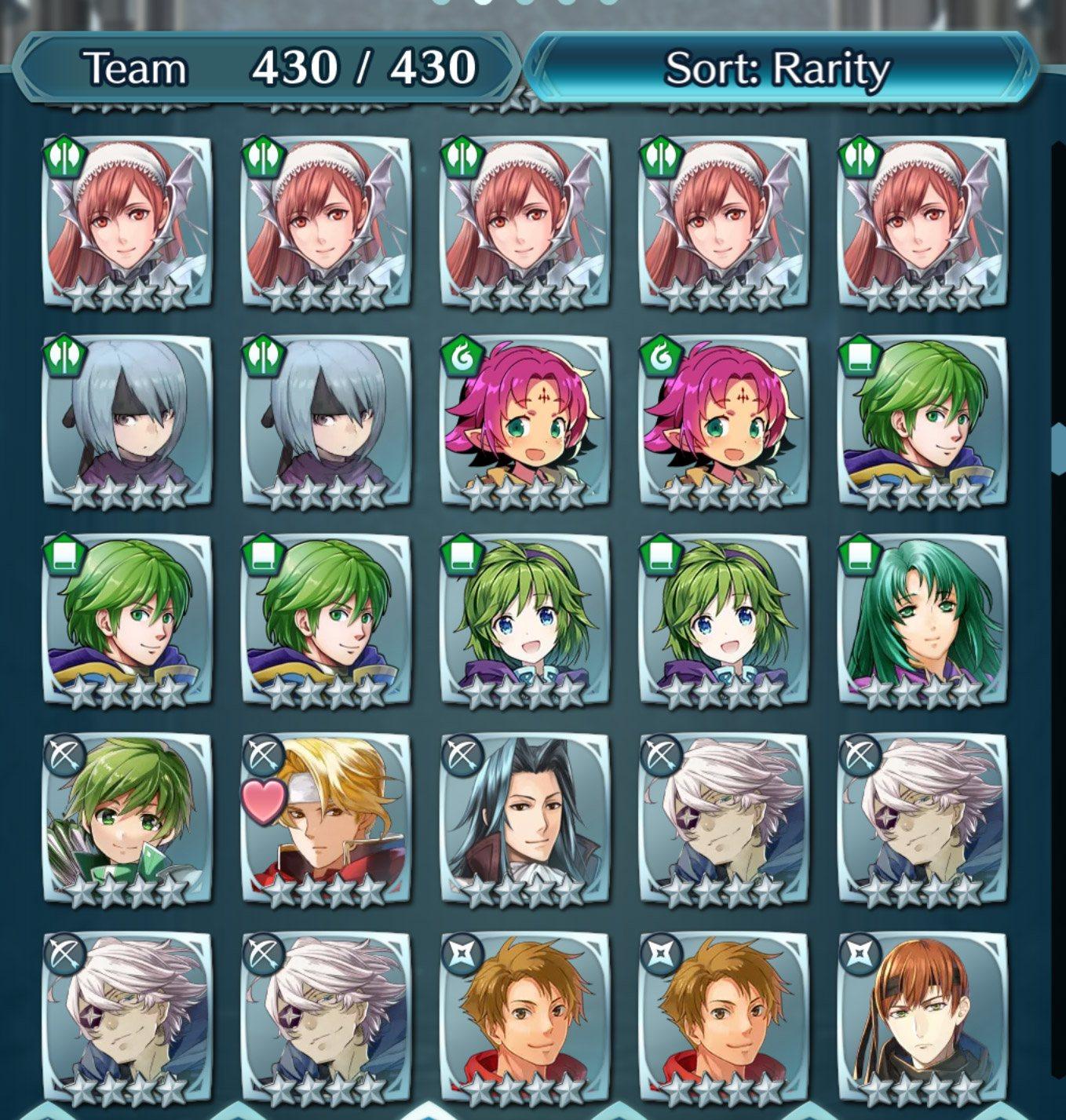Choose the green-haired archer portrait
This screenshot has width=1066, height=1120.
[x=127, y=818]
